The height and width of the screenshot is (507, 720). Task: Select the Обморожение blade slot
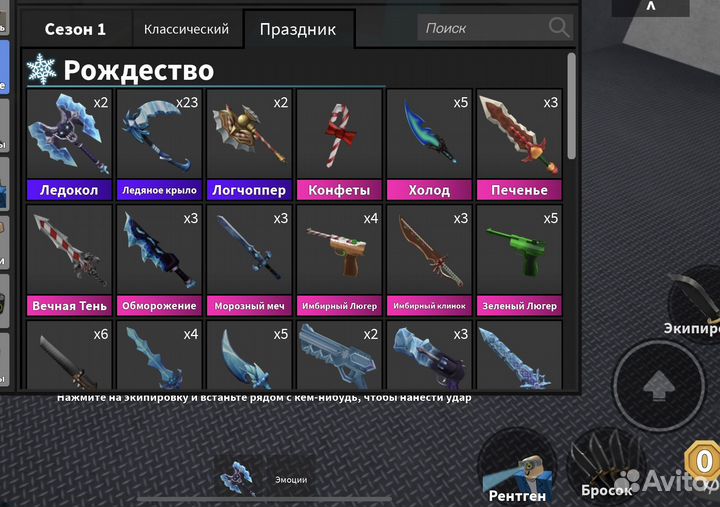[158, 260]
